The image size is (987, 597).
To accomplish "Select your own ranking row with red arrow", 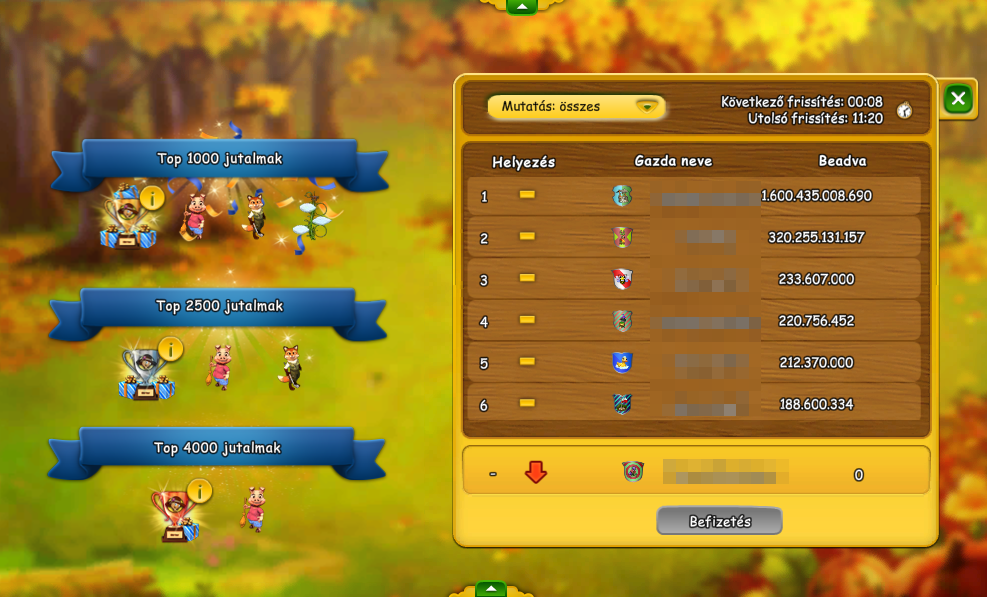I will click(696, 473).
